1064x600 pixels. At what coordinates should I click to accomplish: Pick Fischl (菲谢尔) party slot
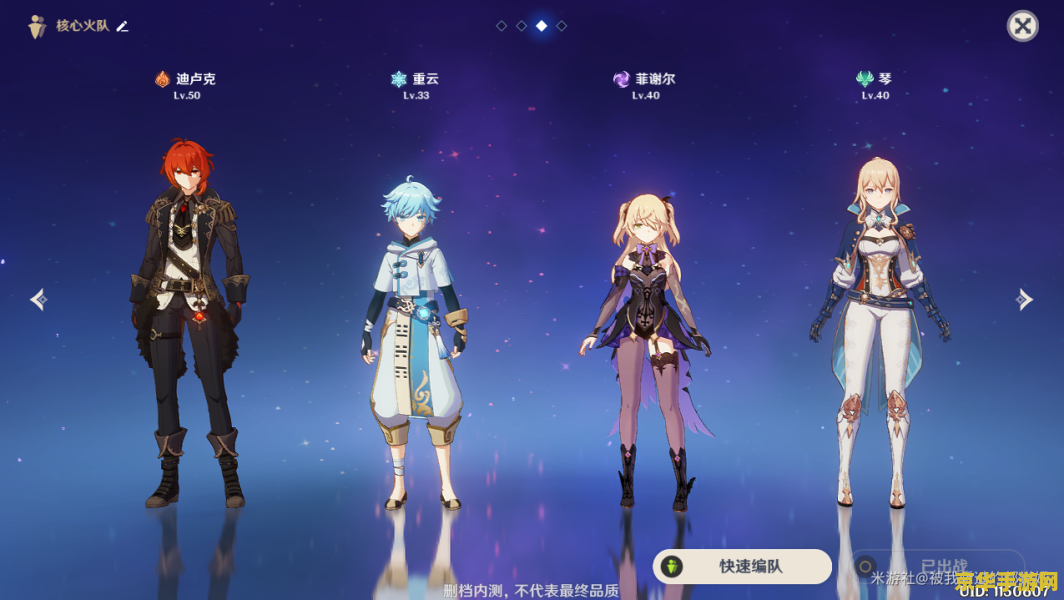[646, 350]
